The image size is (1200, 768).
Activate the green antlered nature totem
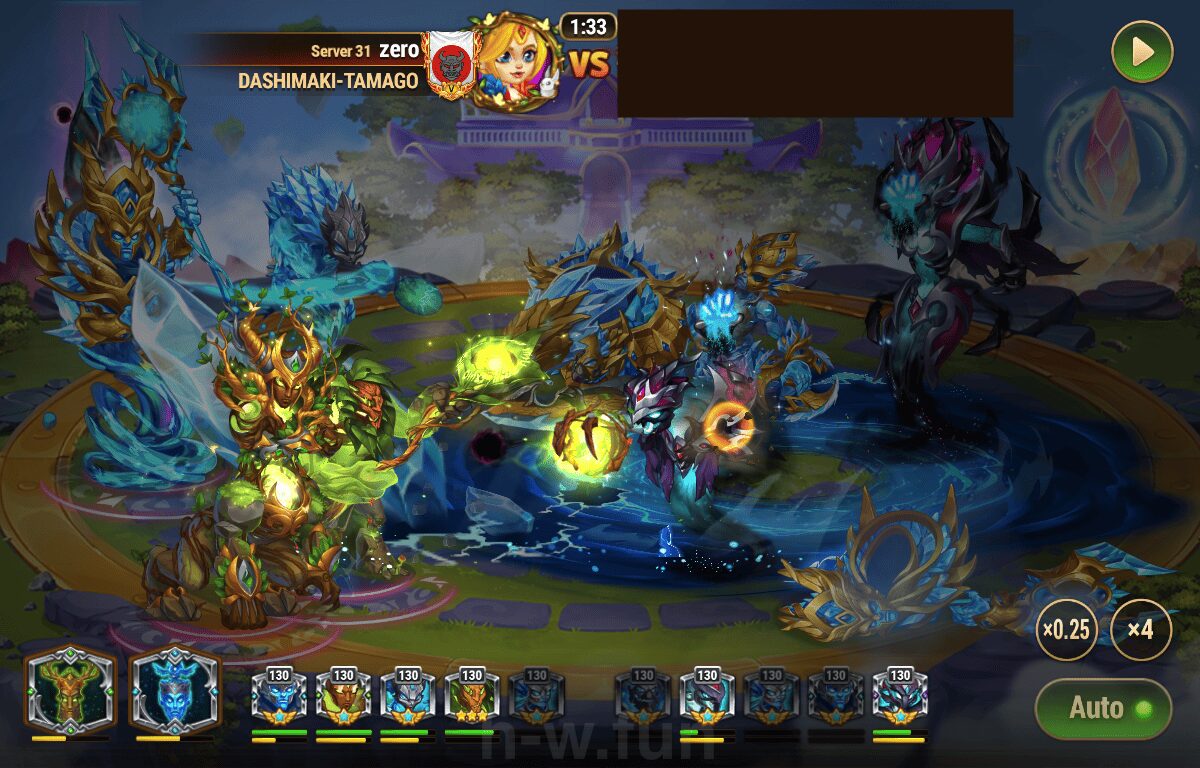[70, 692]
